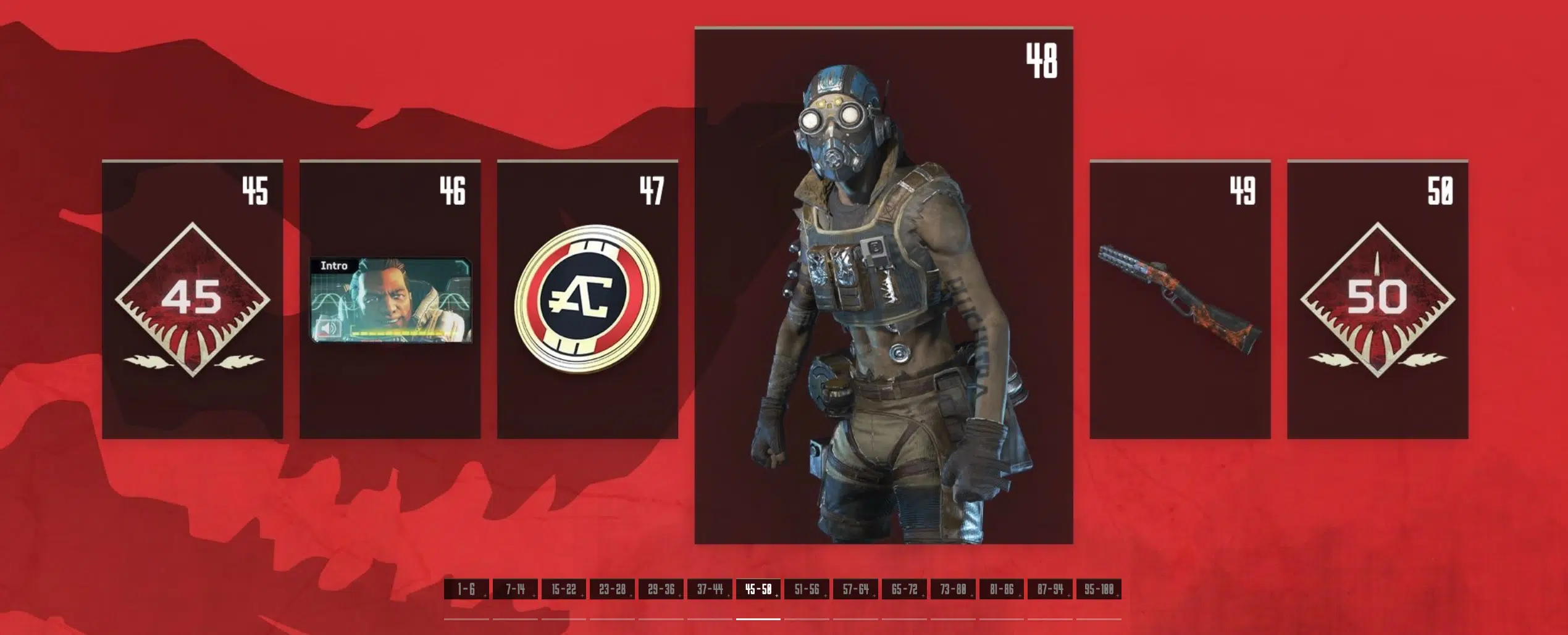Choose the level 47 Apex Coins reward
The image size is (1568, 635).
(x=587, y=300)
